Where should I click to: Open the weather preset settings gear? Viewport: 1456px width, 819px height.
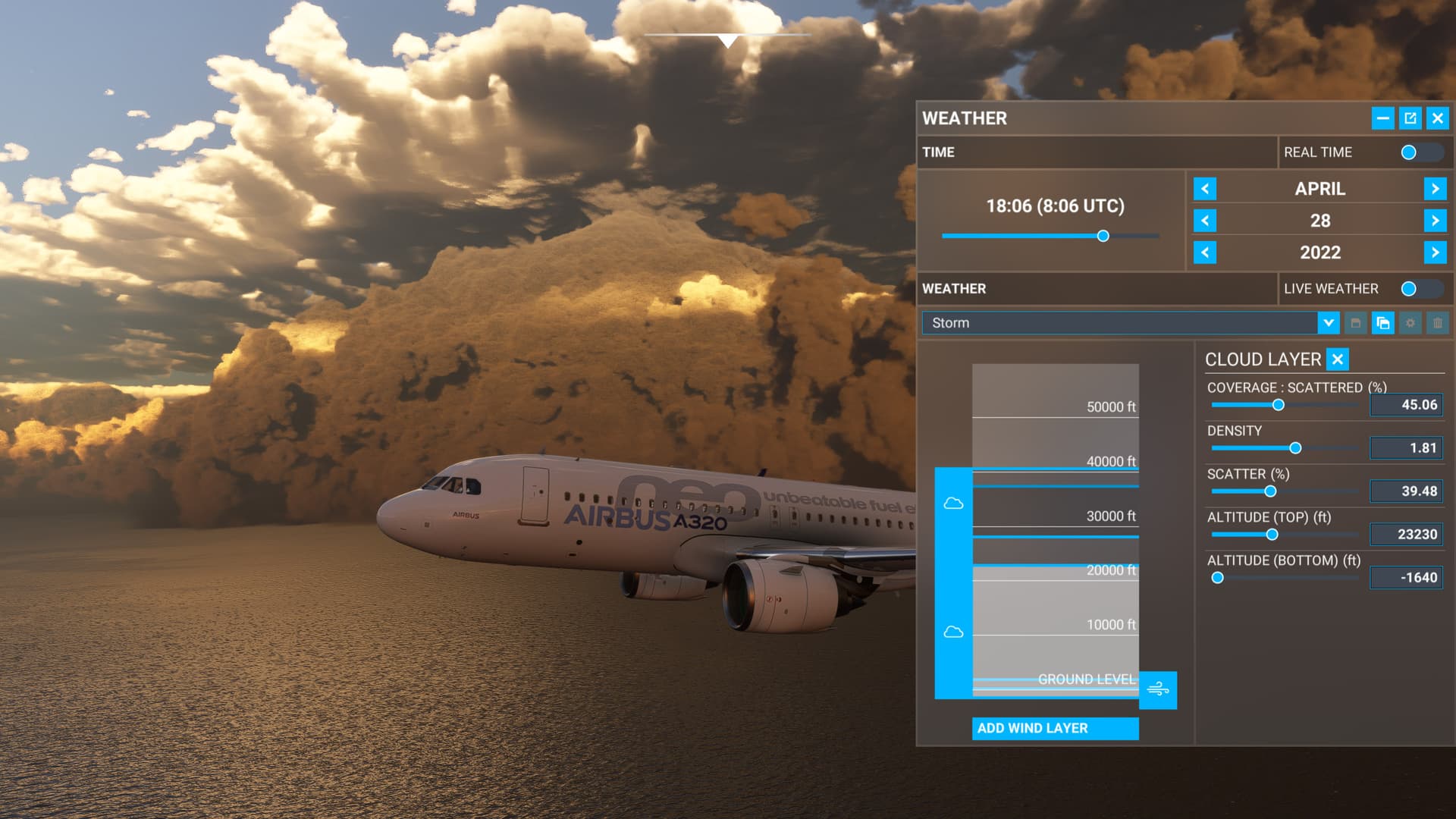[1410, 322]
